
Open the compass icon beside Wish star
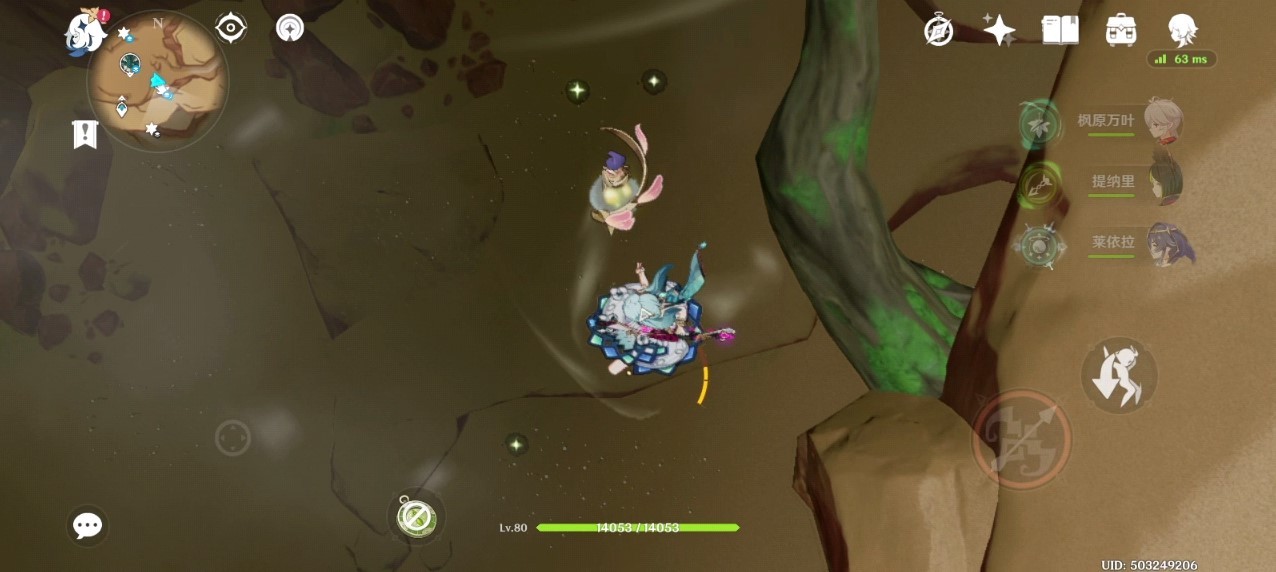click(938, 30)
